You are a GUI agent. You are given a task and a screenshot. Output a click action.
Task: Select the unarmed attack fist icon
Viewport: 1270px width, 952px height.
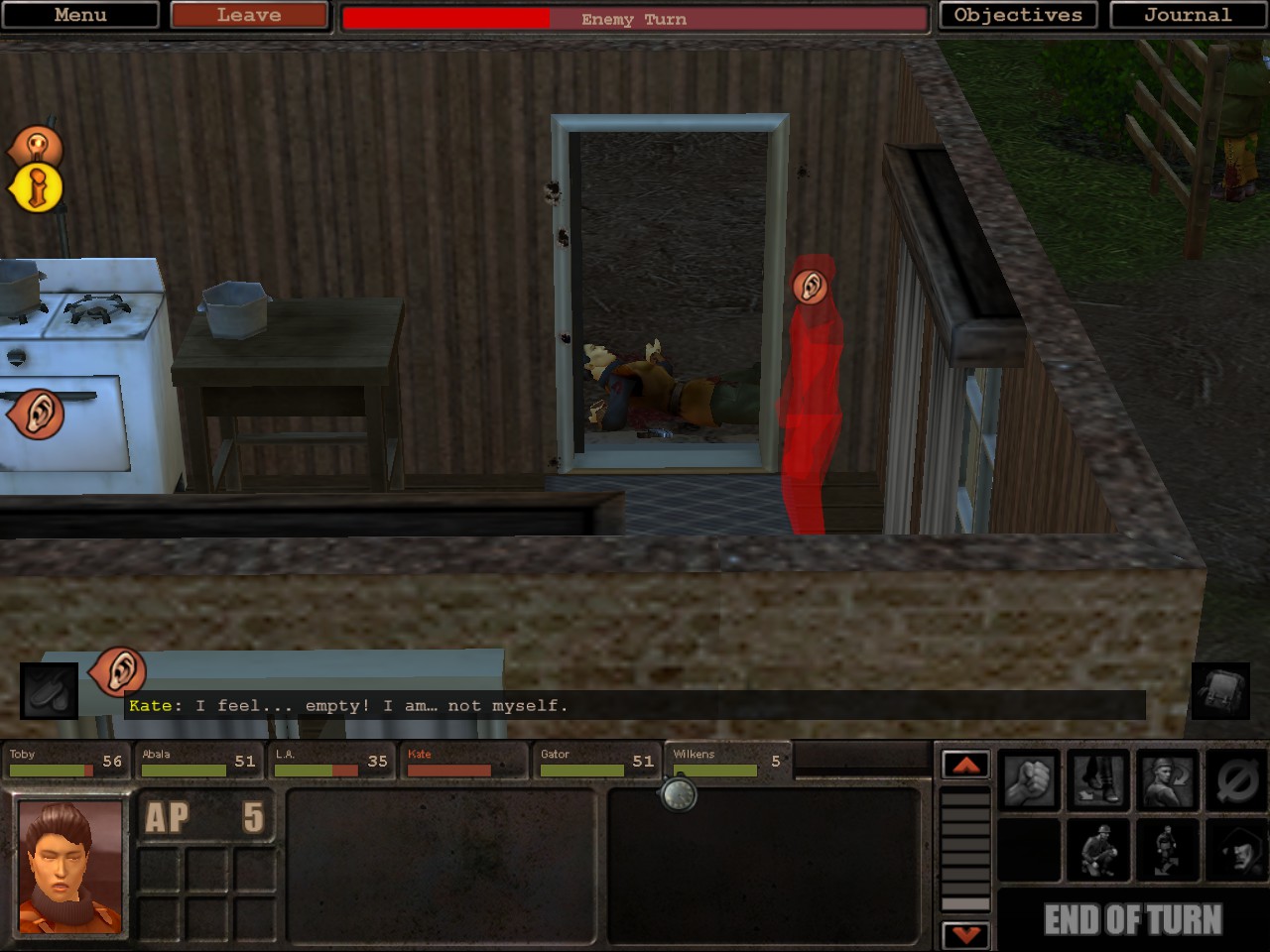click(1029, 779)
